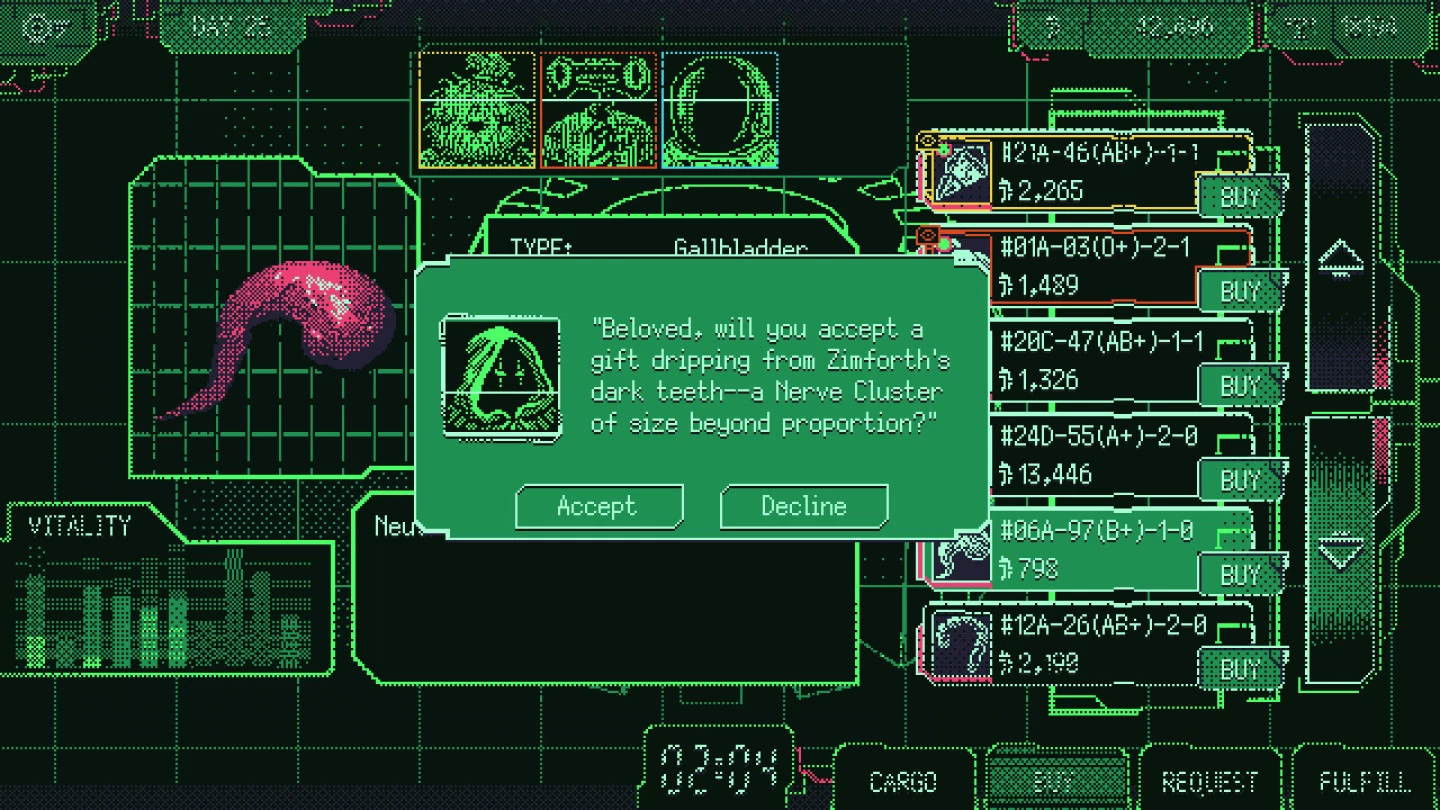Toggle the eye icon on listing #21A-46(AB+)-1-1
This screenshot has height=810, width=1440.
pyautogui.click(x=928, y=140)
